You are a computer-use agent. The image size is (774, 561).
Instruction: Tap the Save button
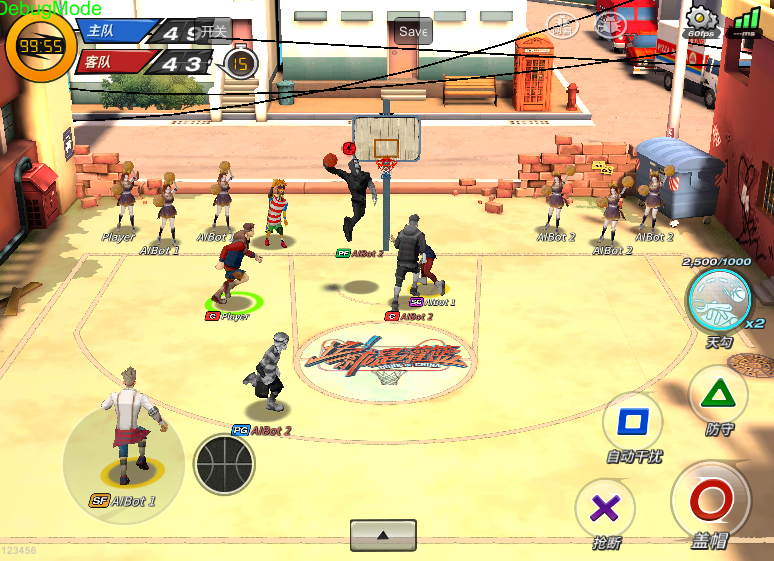413,31
